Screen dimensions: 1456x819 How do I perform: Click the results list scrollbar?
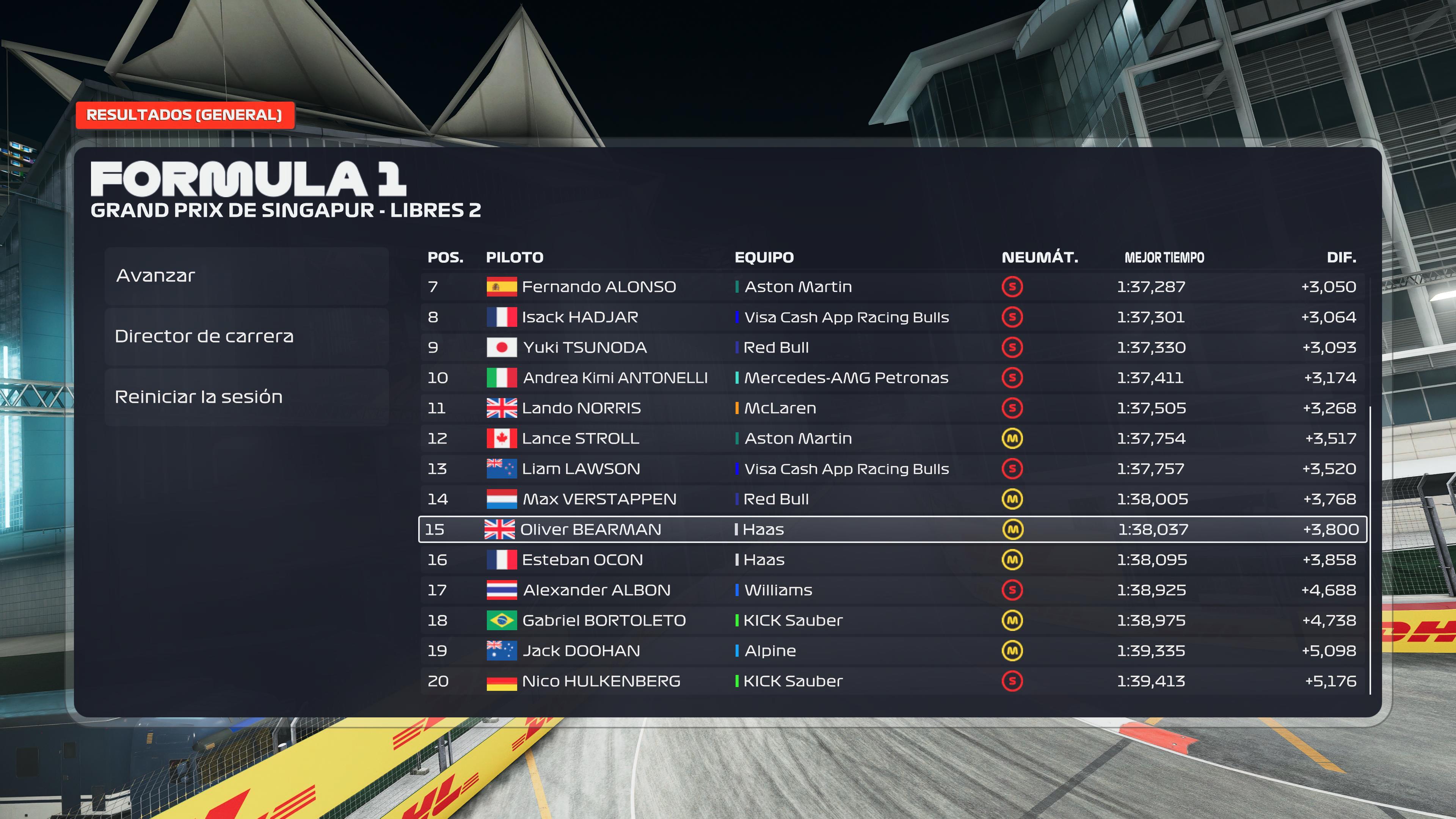click(x=1370, y=548)
